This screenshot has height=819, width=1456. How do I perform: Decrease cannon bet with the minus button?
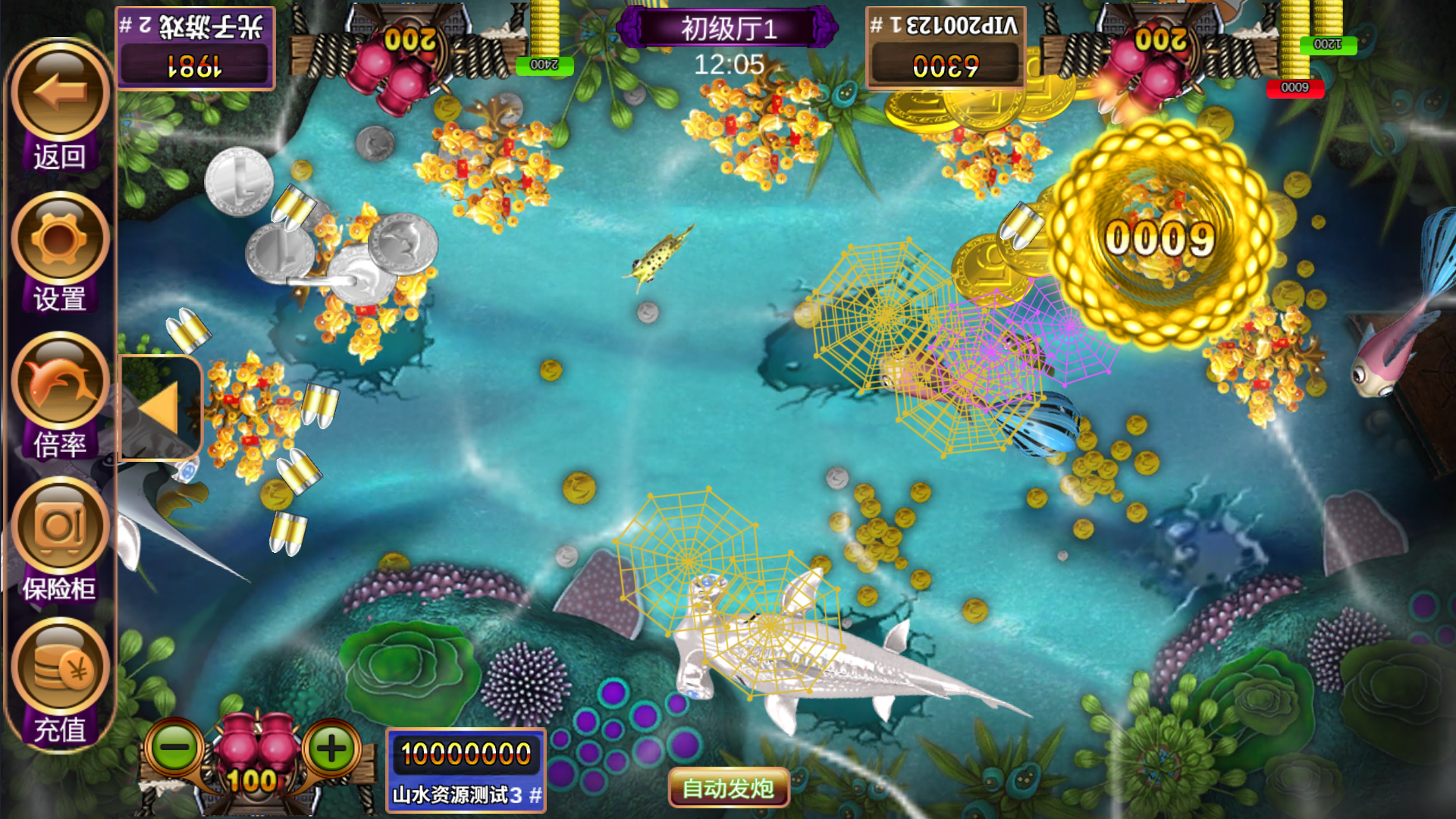click(x=174, y=748)
